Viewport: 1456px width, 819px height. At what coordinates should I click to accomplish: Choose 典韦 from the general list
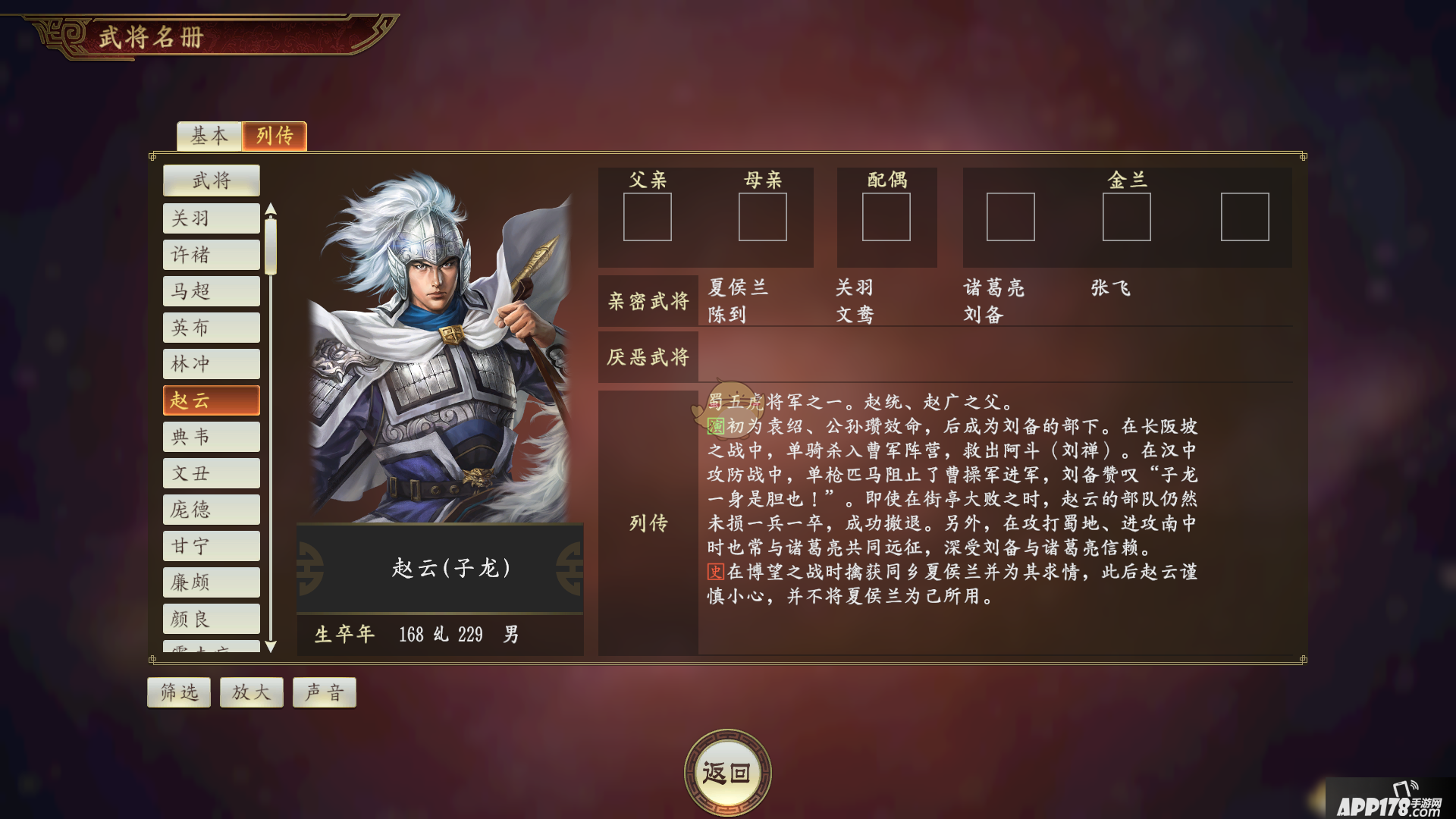click(211, 437)
